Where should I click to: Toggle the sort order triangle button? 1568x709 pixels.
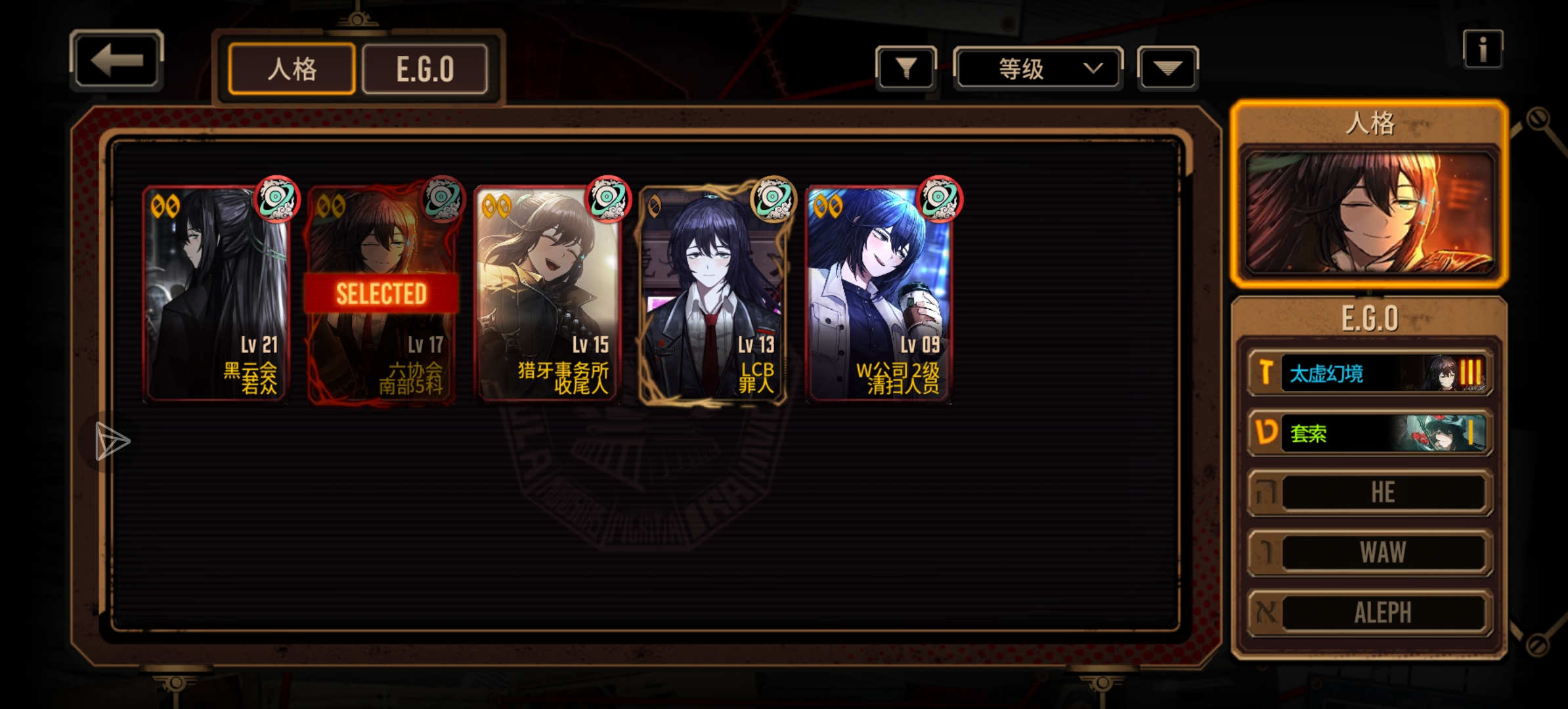pos(1167,68)
